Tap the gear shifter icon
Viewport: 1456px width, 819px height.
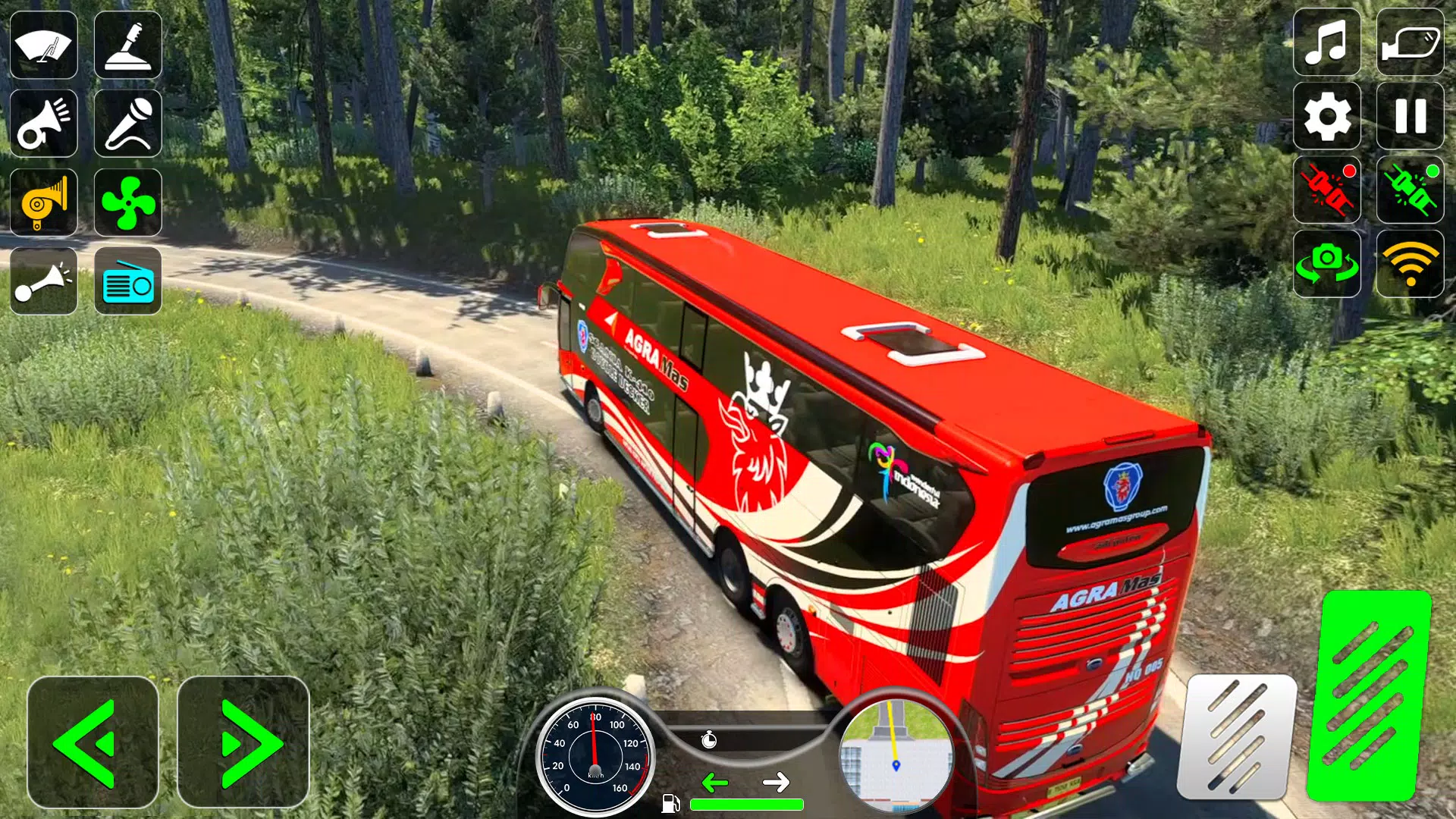[x=128, y=45]
